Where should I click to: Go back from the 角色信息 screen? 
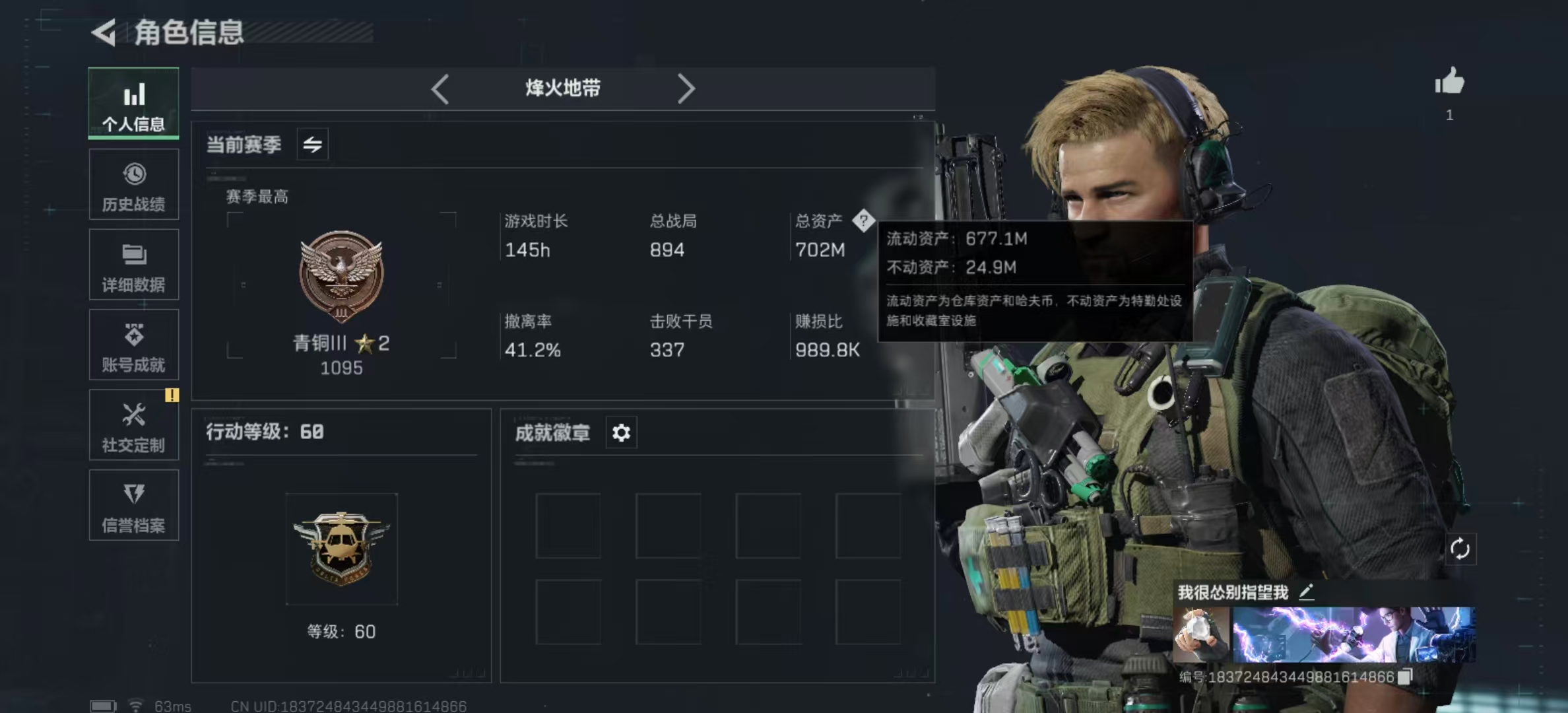click(104, 32)
